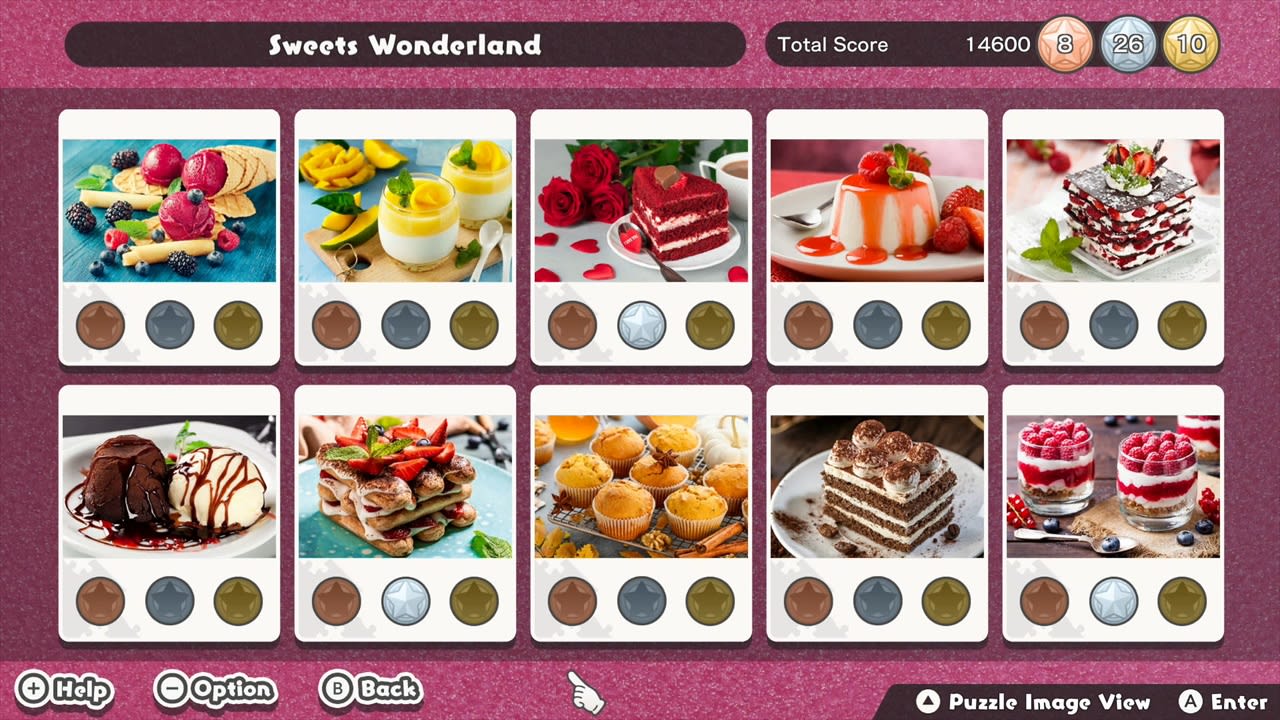Select the earned silver medal on the red velvet cake puzzle
Viewport: 1280px width, 720px height.
coord(641,323)
